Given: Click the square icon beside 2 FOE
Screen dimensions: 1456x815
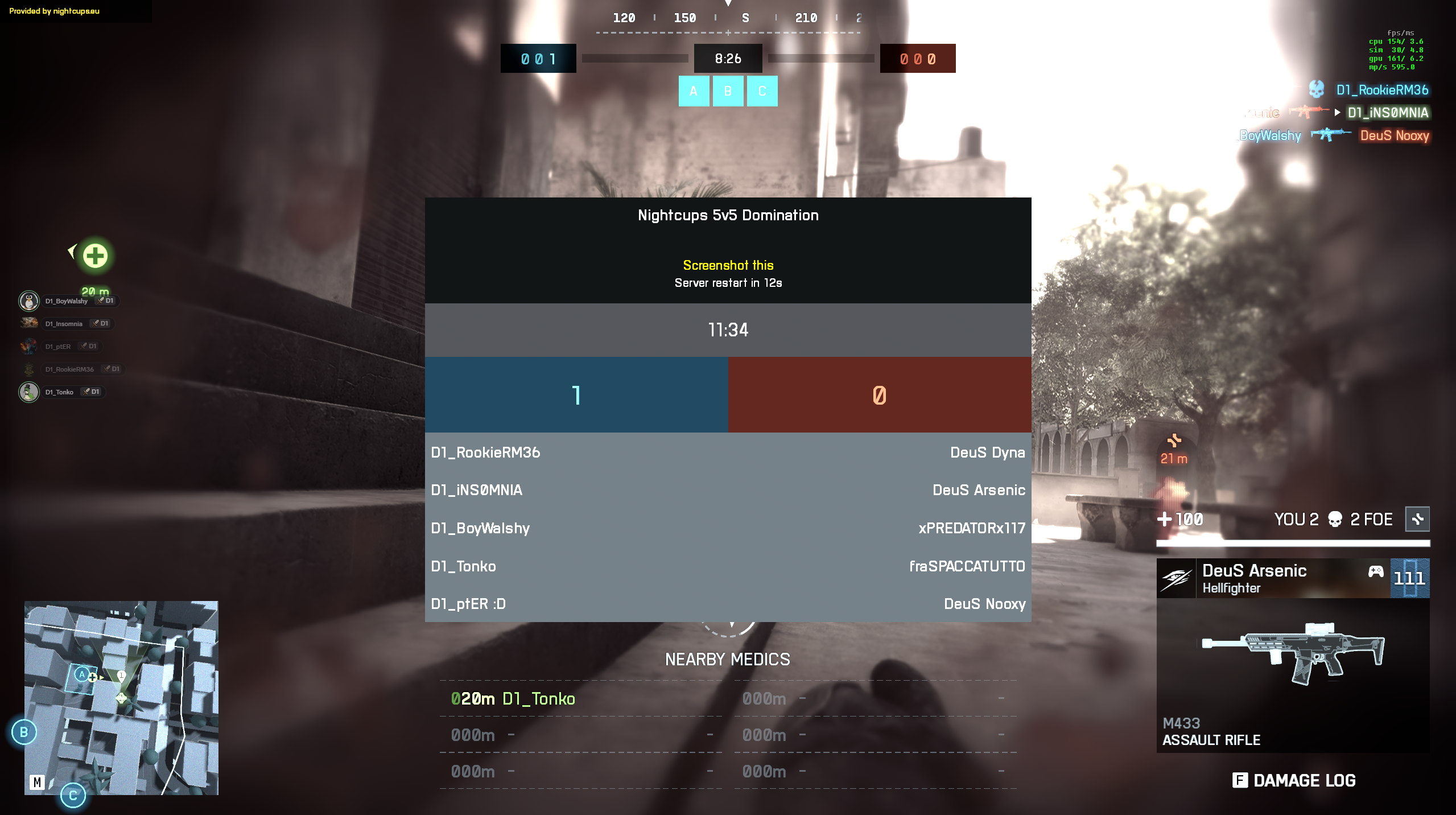Looking at the screenshot, I should click(x=1417, y=519).
